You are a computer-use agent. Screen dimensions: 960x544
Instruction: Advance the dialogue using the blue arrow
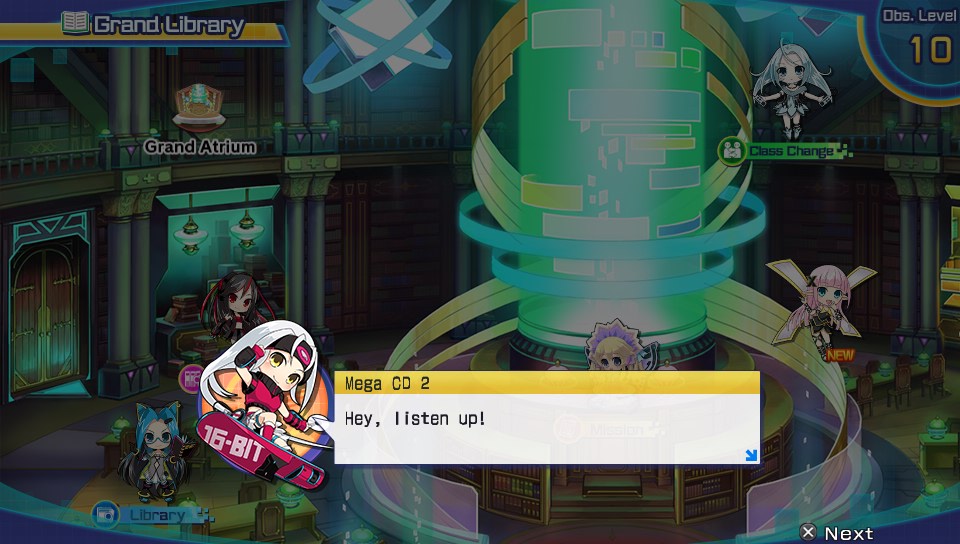click(x=751, y=456)
